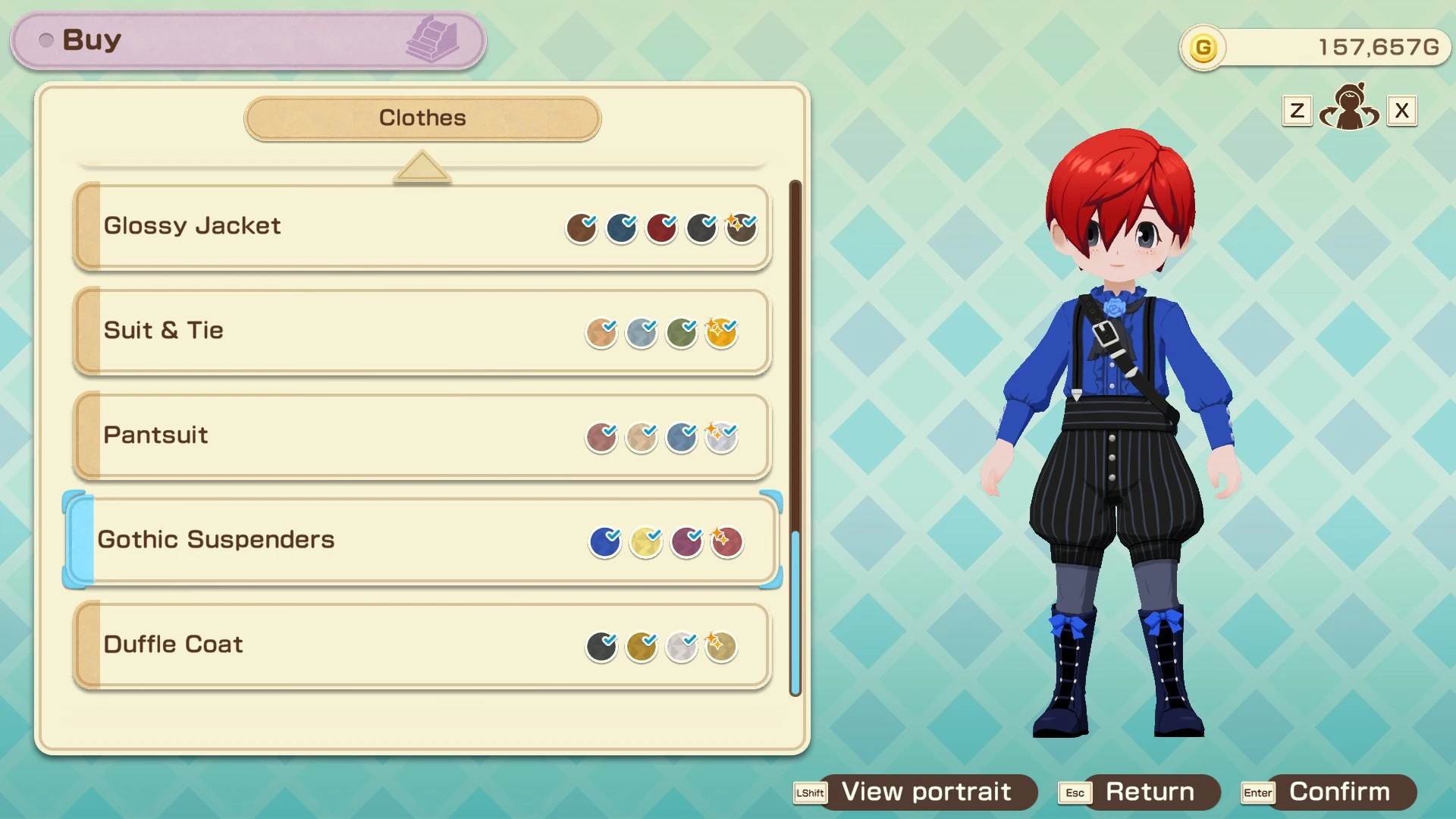Select the green Suit & Tie swatch
The height and width of the screenshot is (819, 1456).
pyautogui.click(x=681, y=333)
